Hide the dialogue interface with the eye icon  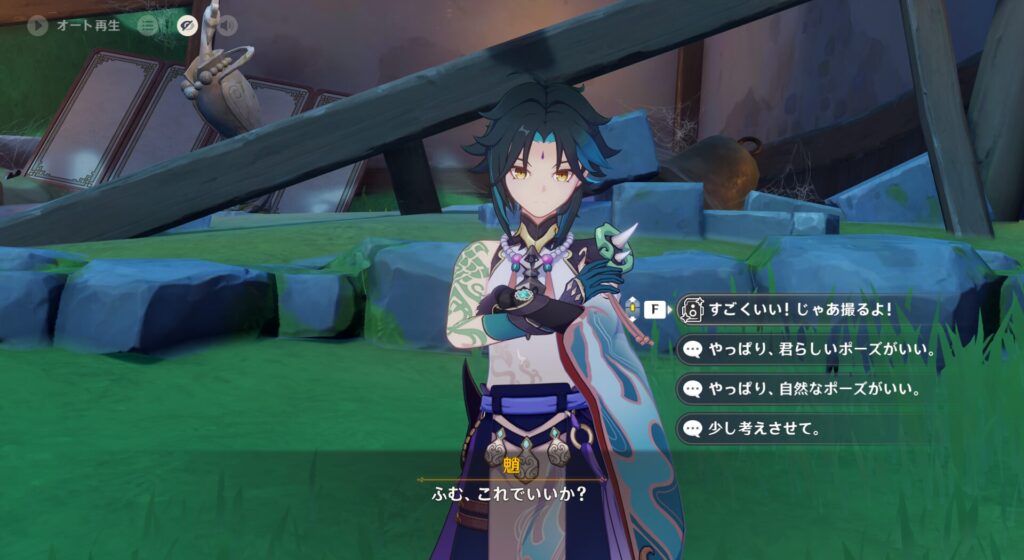click(187, 26)
